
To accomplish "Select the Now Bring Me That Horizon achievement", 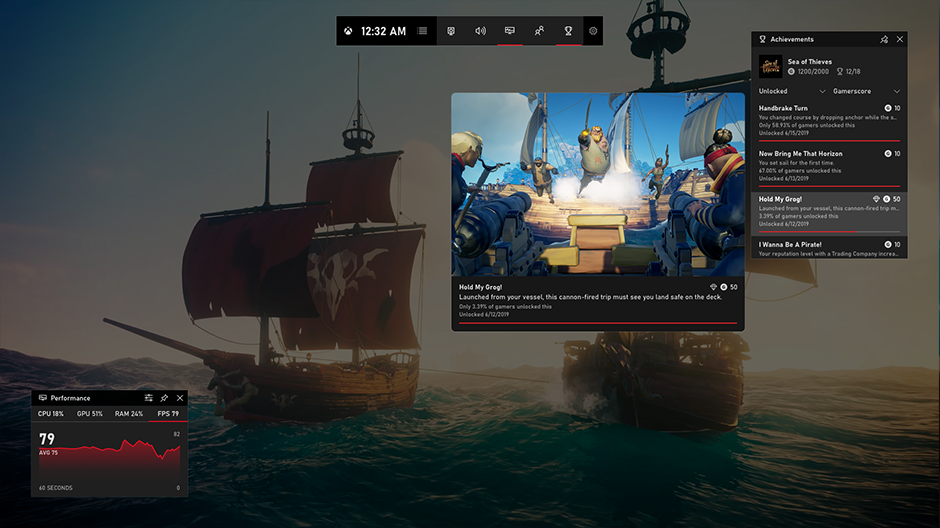I will point(829,165).
